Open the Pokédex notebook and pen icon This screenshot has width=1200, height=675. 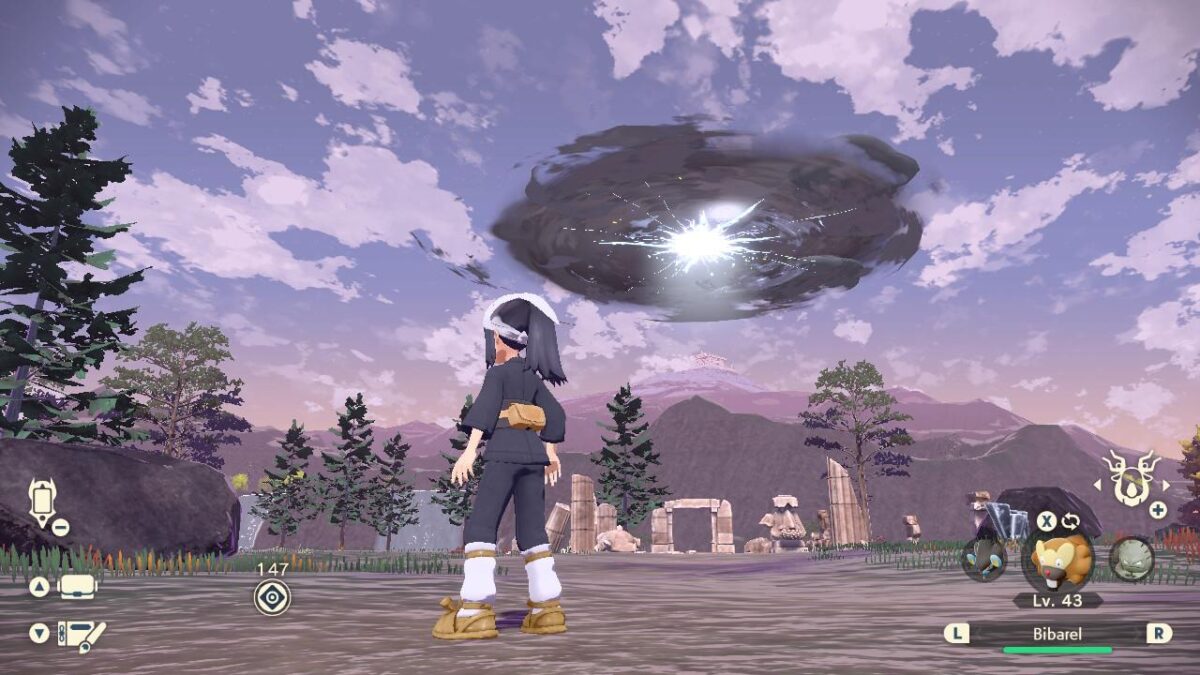[81, 635]
